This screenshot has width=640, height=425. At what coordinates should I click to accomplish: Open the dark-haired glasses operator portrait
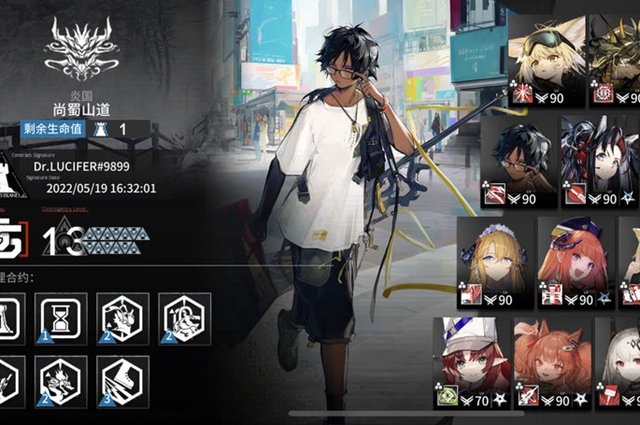[518, 162]
